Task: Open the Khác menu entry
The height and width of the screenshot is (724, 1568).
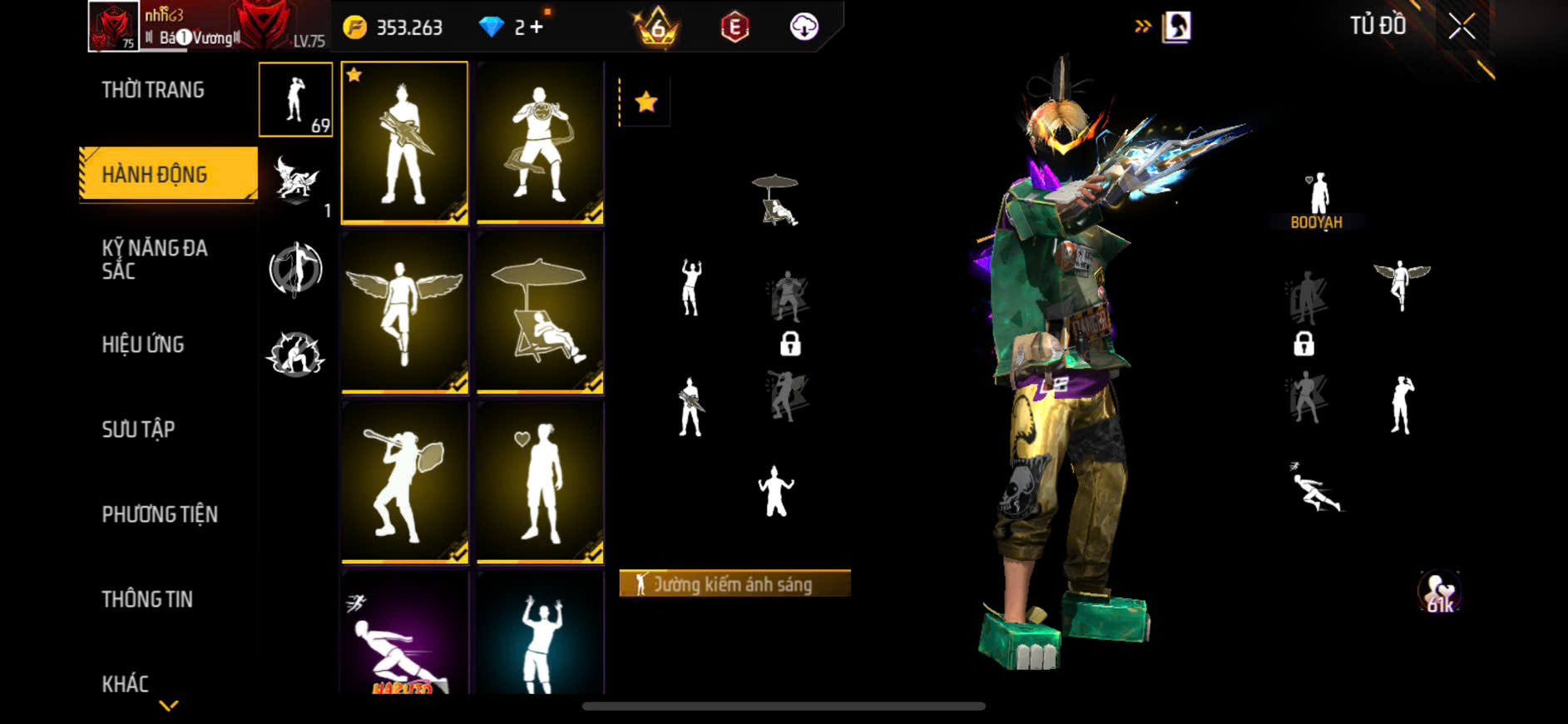Action: click(x=126, y=684)
